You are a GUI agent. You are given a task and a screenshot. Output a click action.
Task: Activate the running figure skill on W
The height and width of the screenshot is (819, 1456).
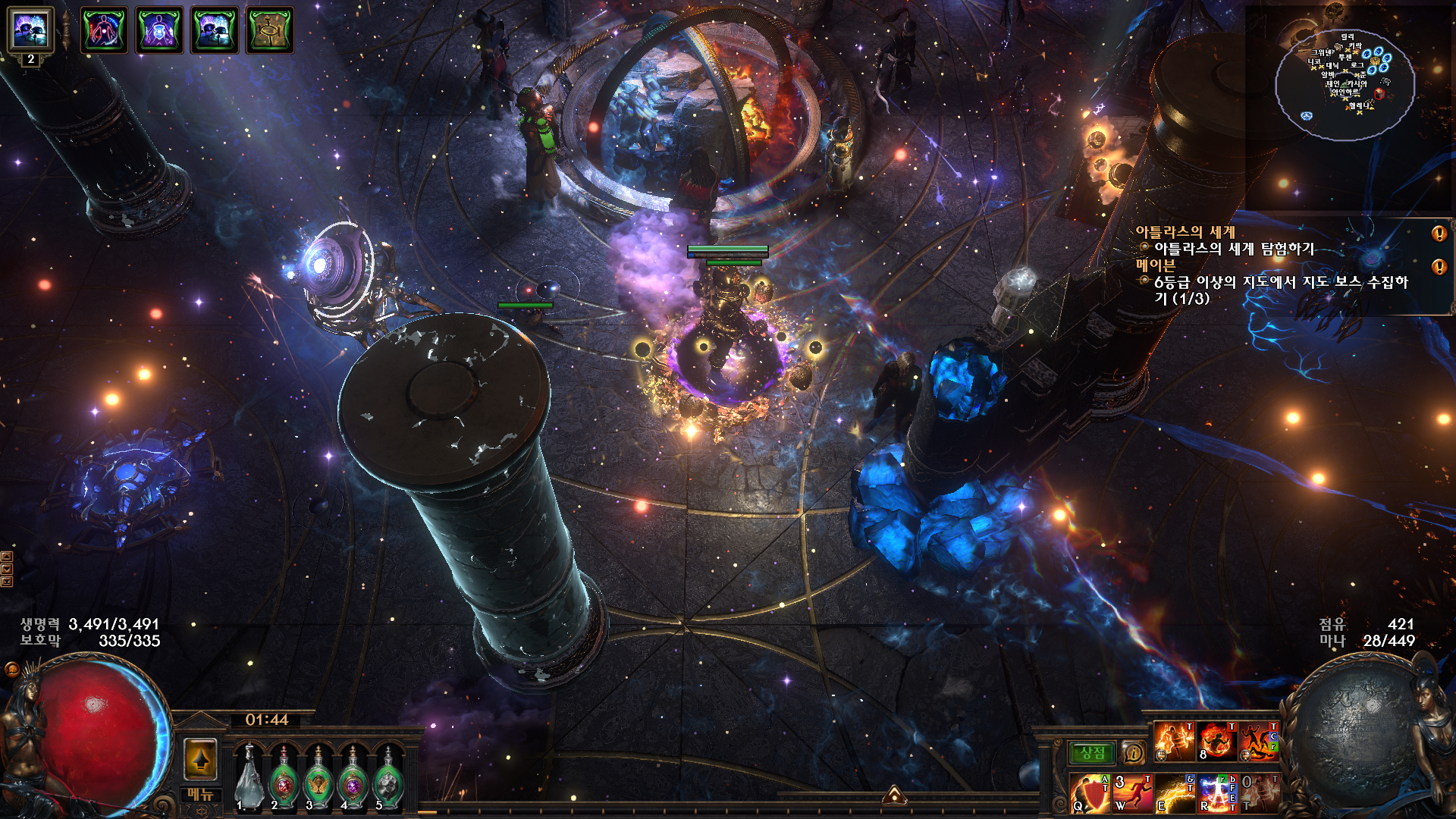pyautogui.click(x=1132, y=793)
